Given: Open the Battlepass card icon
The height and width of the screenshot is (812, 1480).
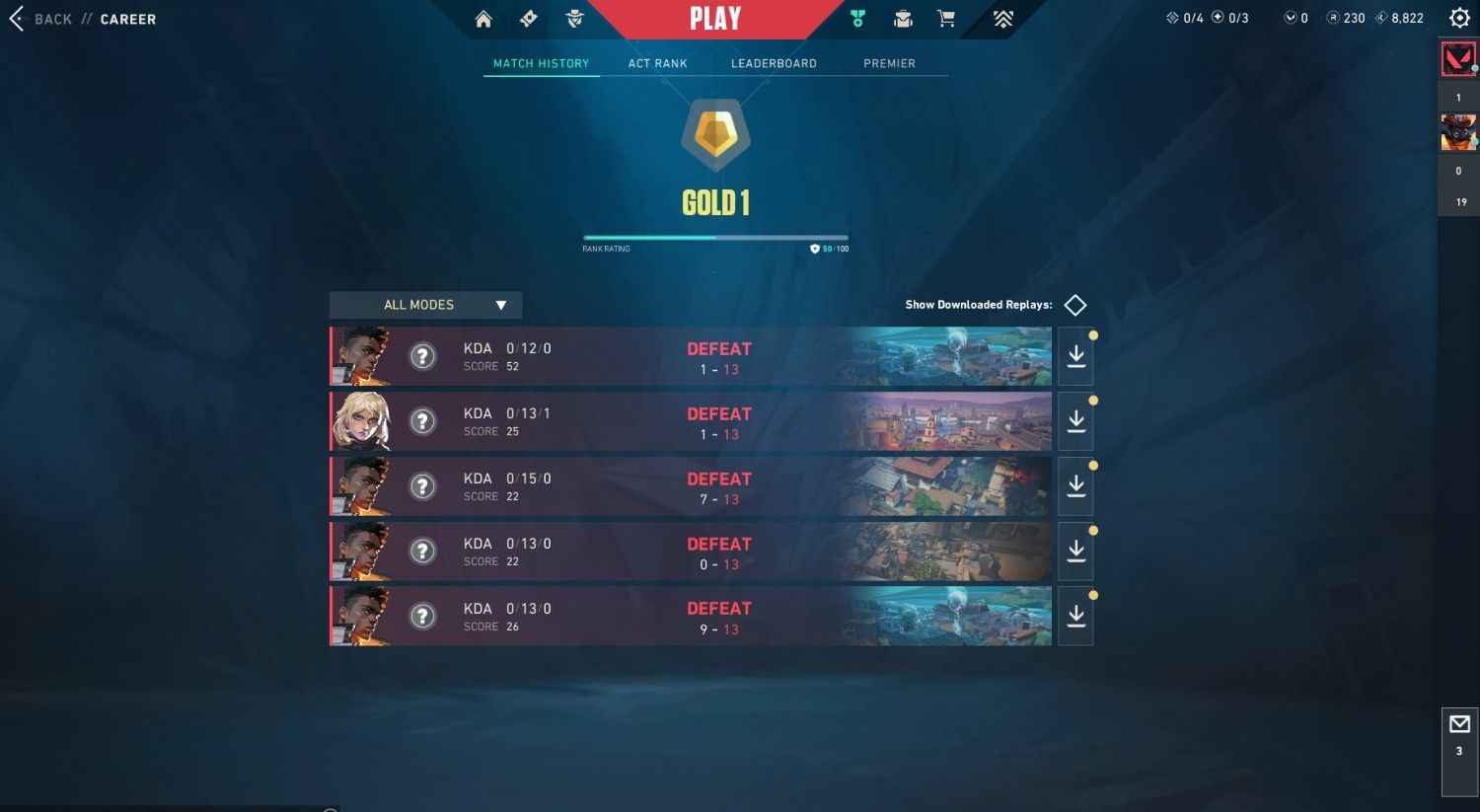Looking at the screenshot, I should [528, 18].
